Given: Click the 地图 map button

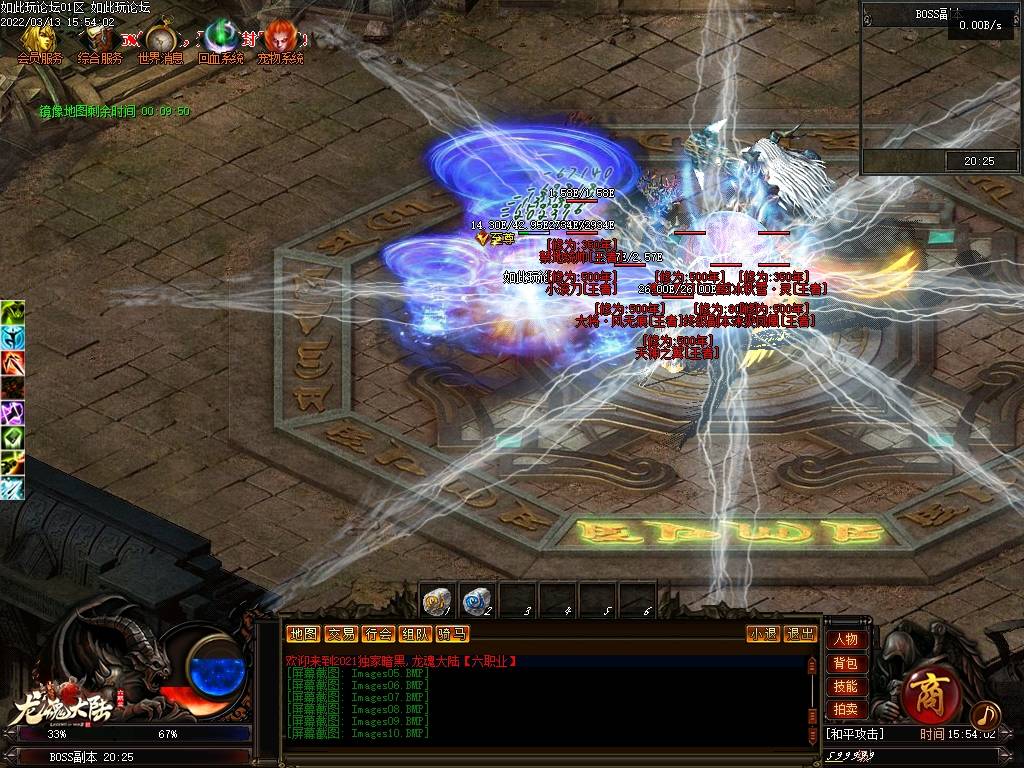Looking at the screenshot, I should pos(302,633).
